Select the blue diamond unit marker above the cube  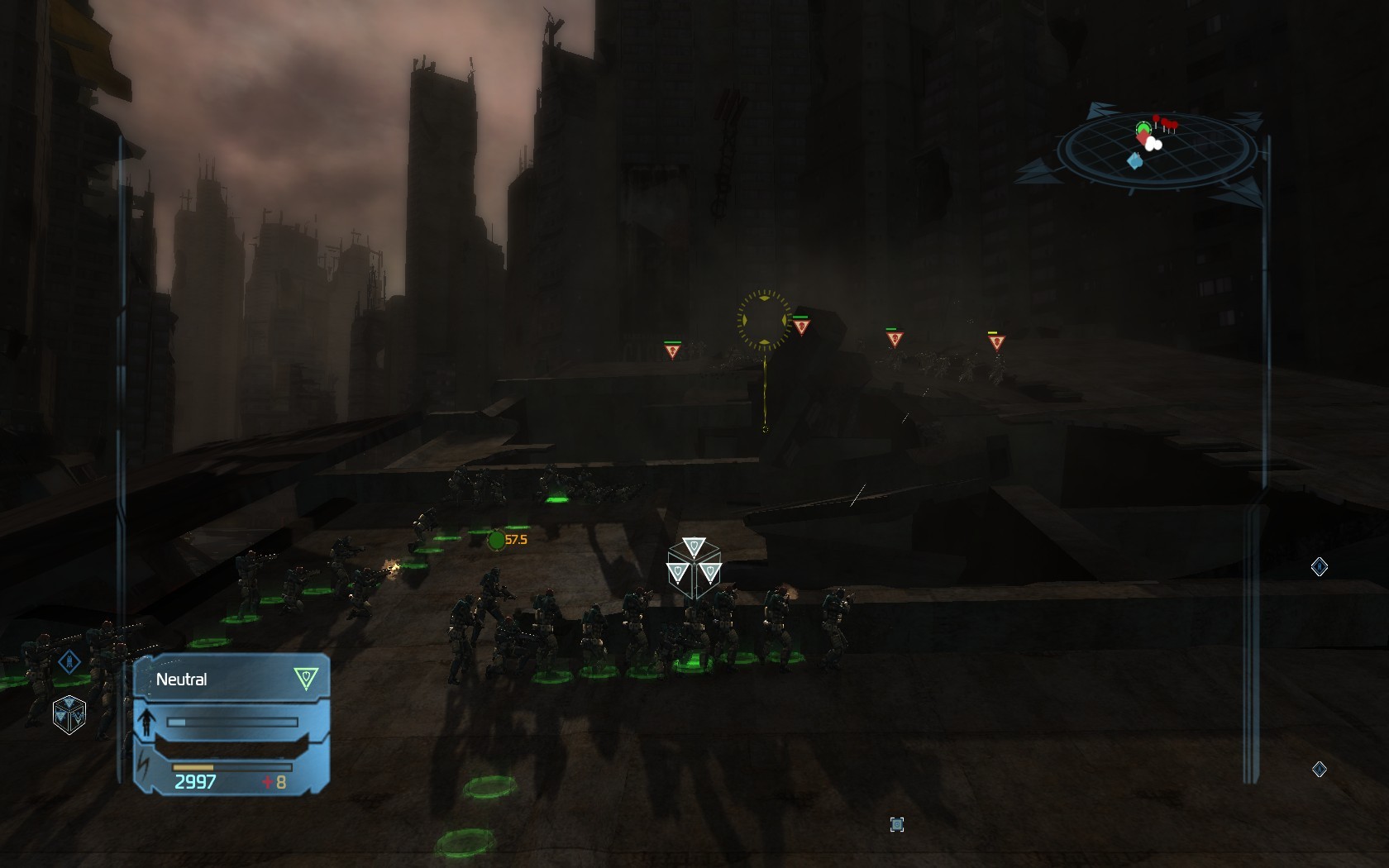(x=69, y=661)
